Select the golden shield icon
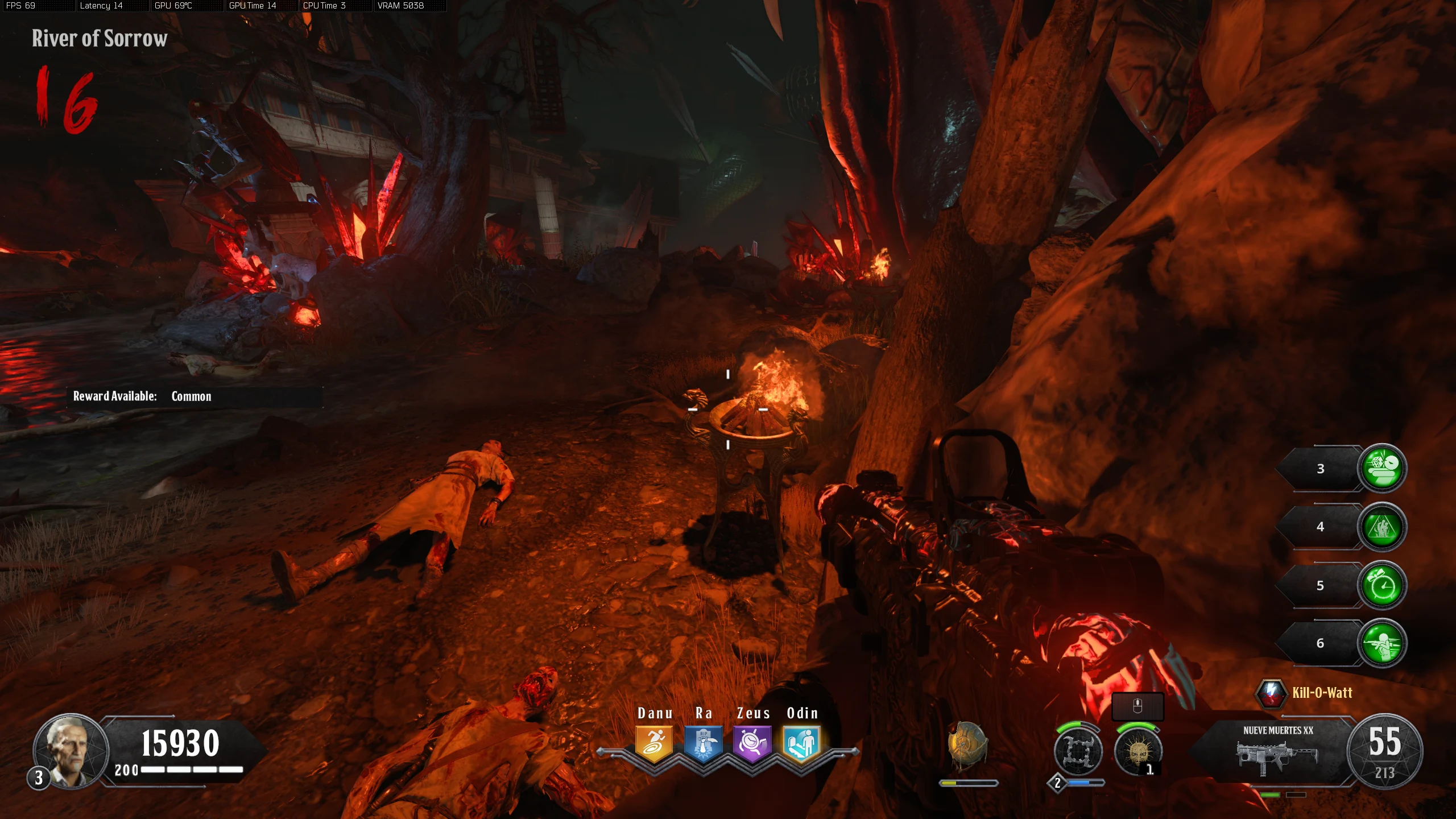The width and height of the screenshot is (1456, 819). point(966,745)
